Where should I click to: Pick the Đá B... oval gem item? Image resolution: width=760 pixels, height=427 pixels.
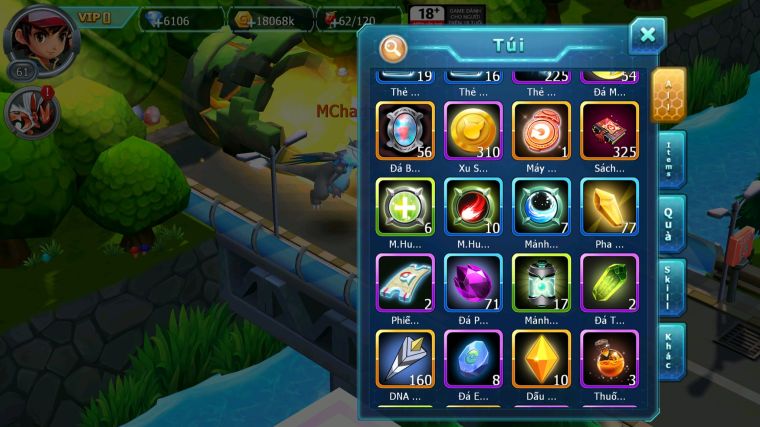(x=405, y=131)
